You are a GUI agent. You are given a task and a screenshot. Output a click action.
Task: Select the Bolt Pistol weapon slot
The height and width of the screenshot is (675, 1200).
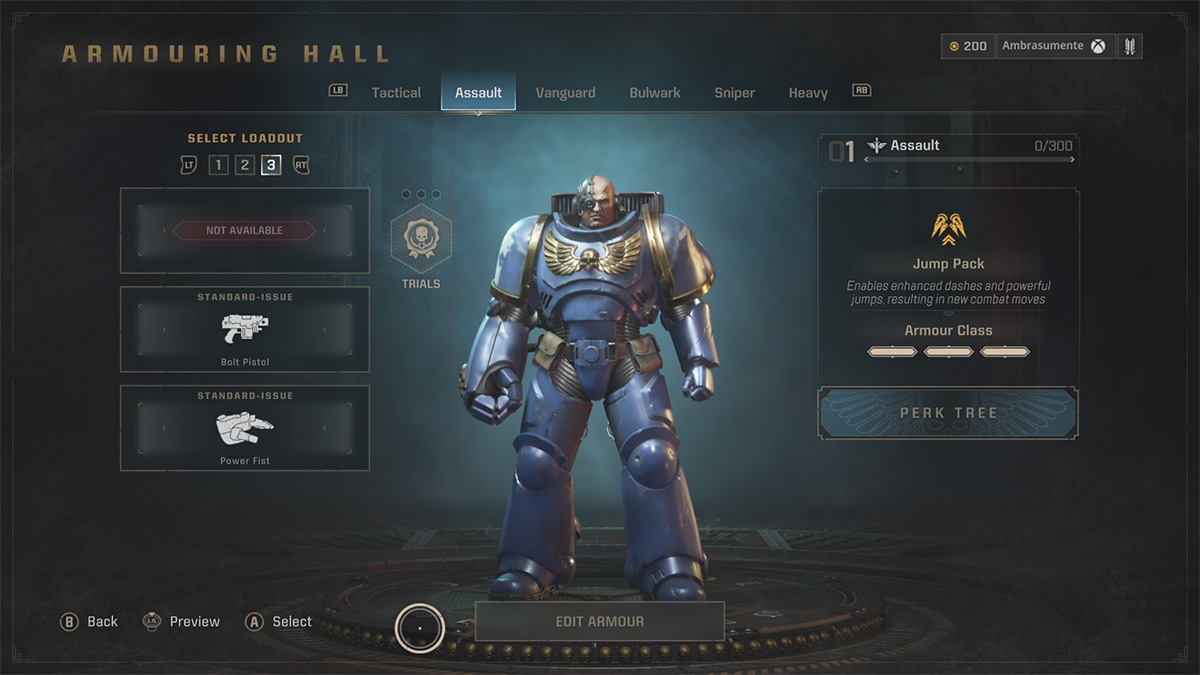pyautogui.click(x=245, y=330)
